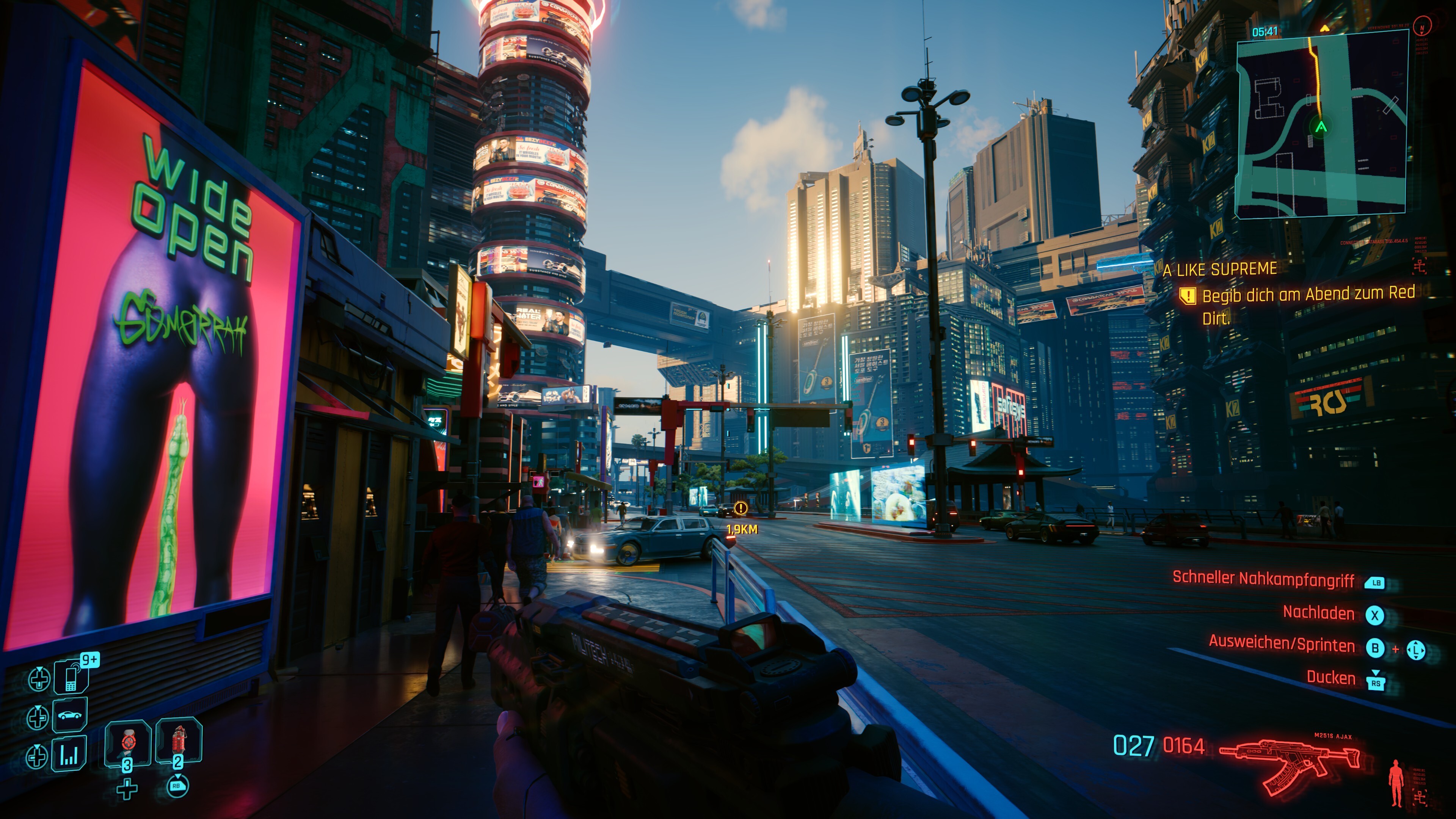Image resolution: width=1456 pixels, height=819 pixels.
Task: Open the 'A Like Supreme' quest tracker
Action: point(1220,270)
